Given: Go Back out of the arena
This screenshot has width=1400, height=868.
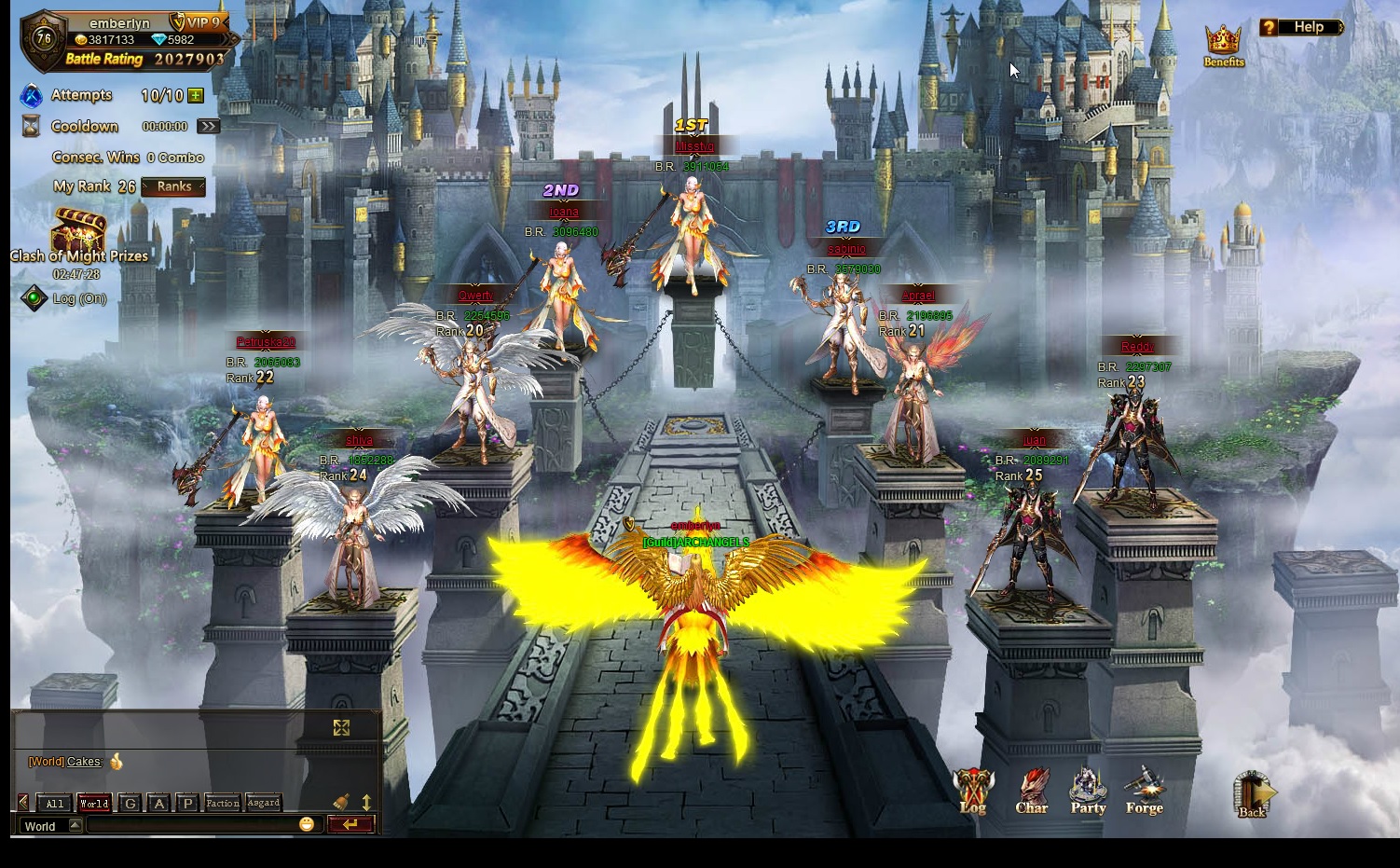Looking at the screenshot, I should click(x=1252, y=794).
